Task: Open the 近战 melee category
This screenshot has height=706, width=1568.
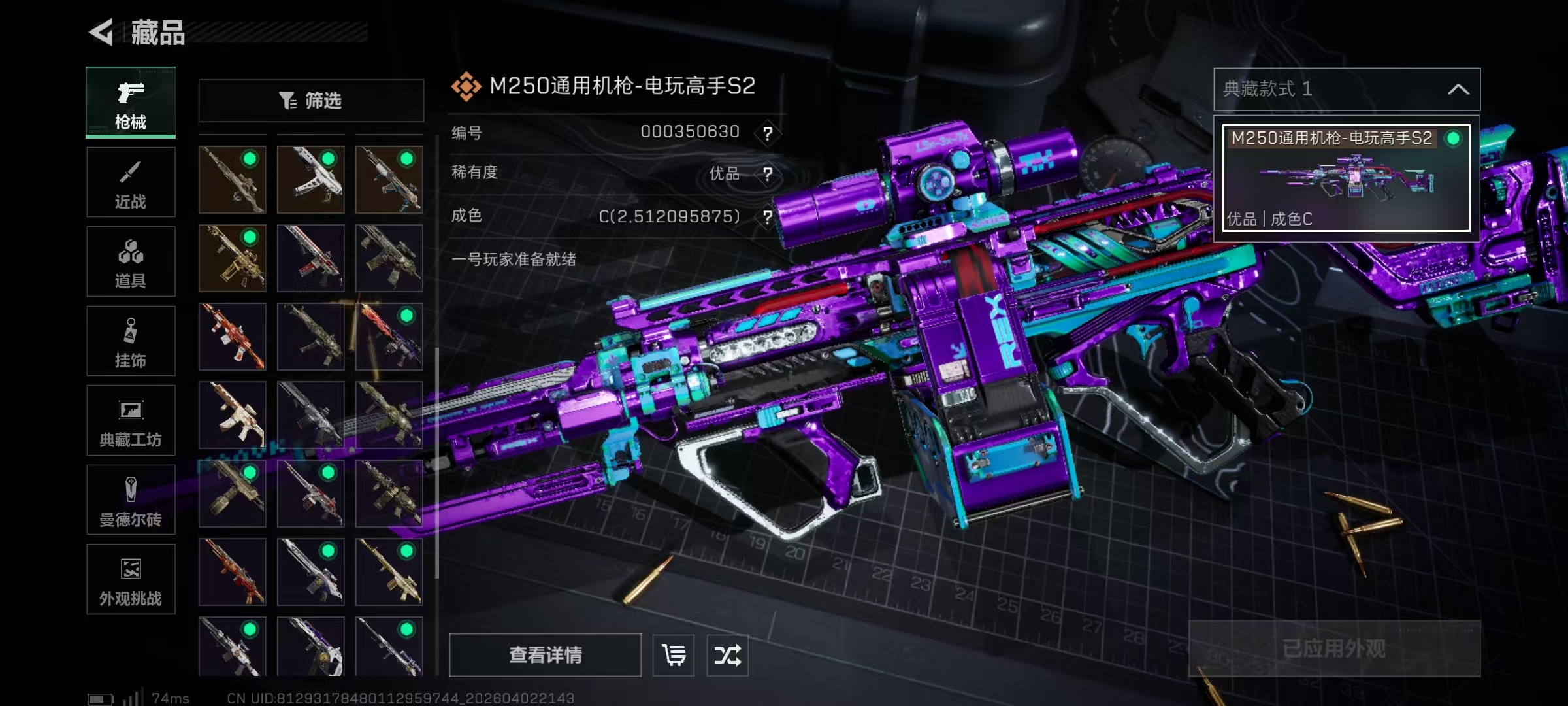Action: 131,182
